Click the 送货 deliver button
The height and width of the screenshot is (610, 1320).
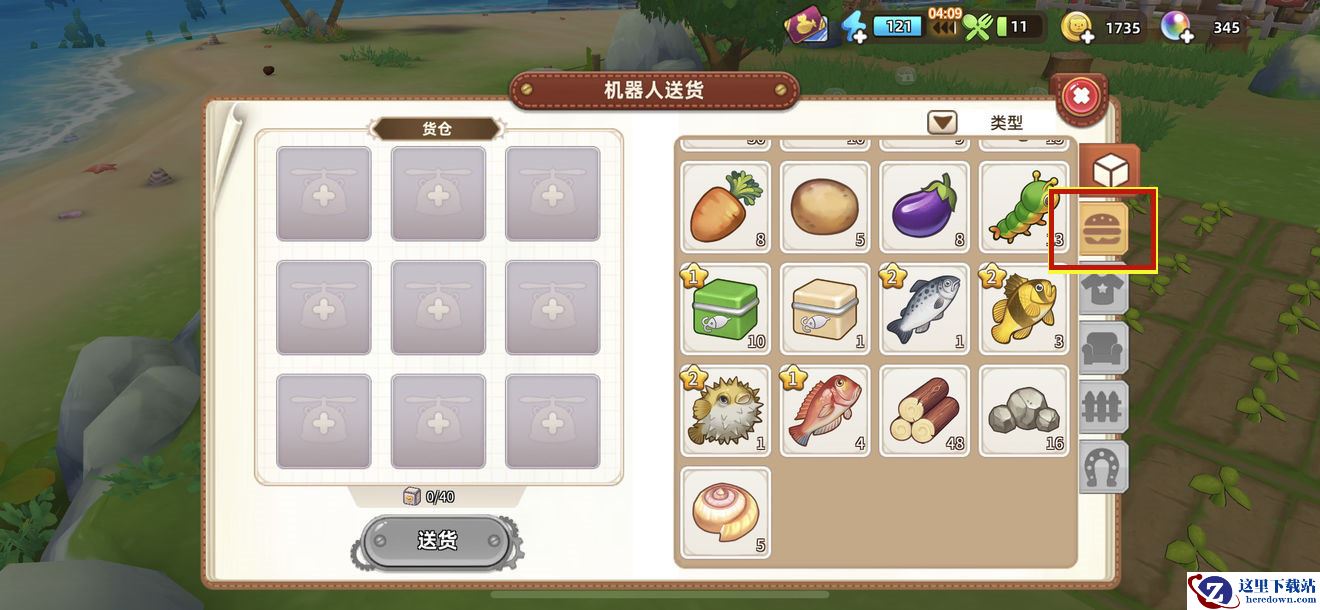[x=437, y=541]
